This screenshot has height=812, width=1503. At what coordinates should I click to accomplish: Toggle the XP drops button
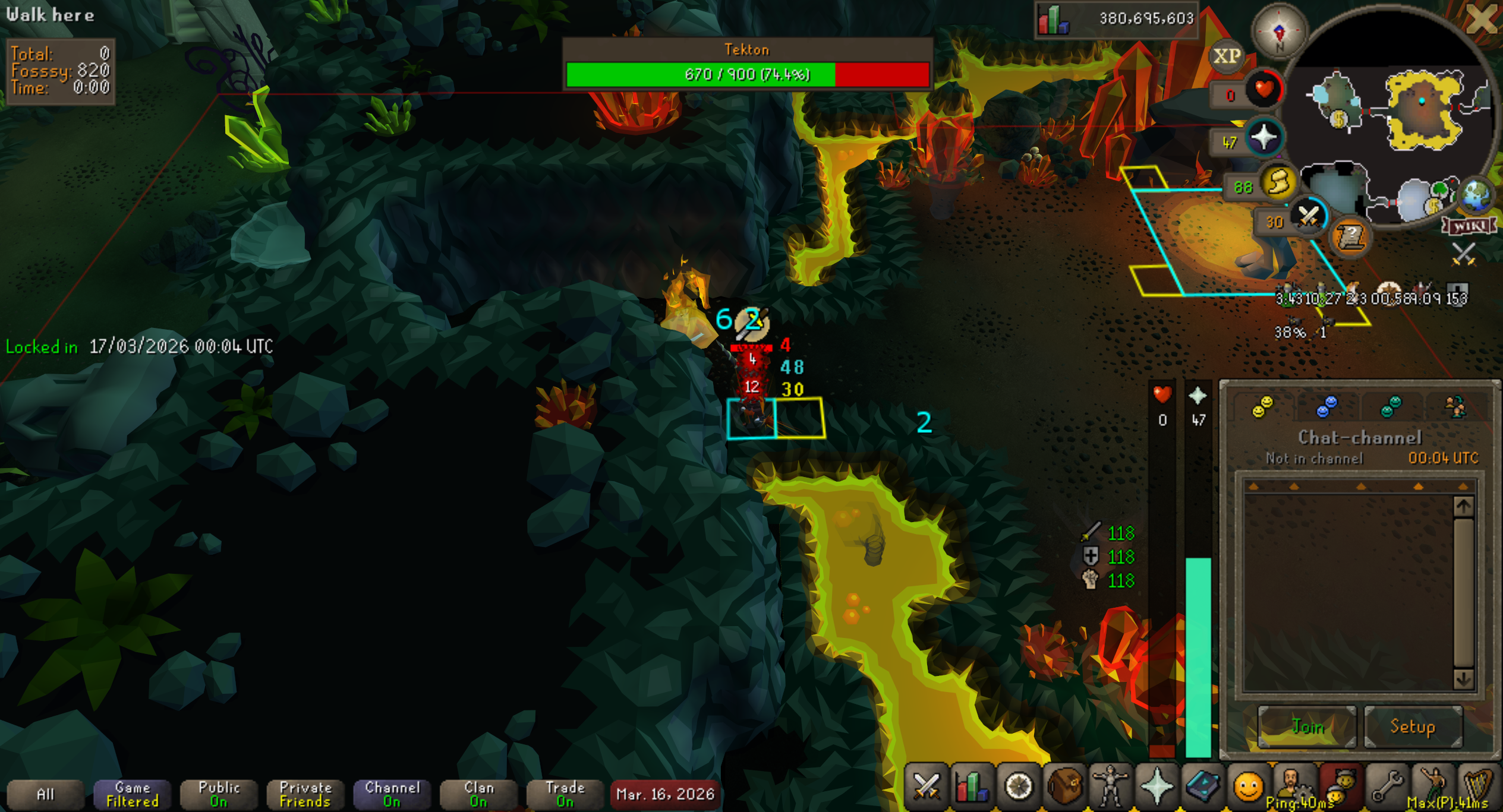pyautogui.click(x=1227, y=56)
